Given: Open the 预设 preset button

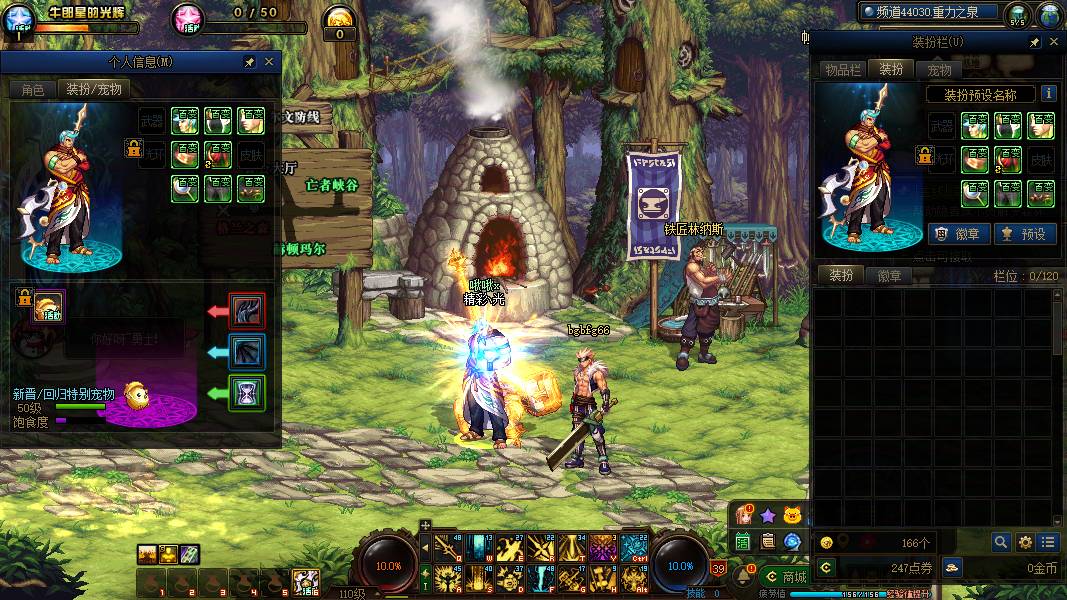Looking at the screenshot, I should pyautogui.click(x=1023, y=234).
